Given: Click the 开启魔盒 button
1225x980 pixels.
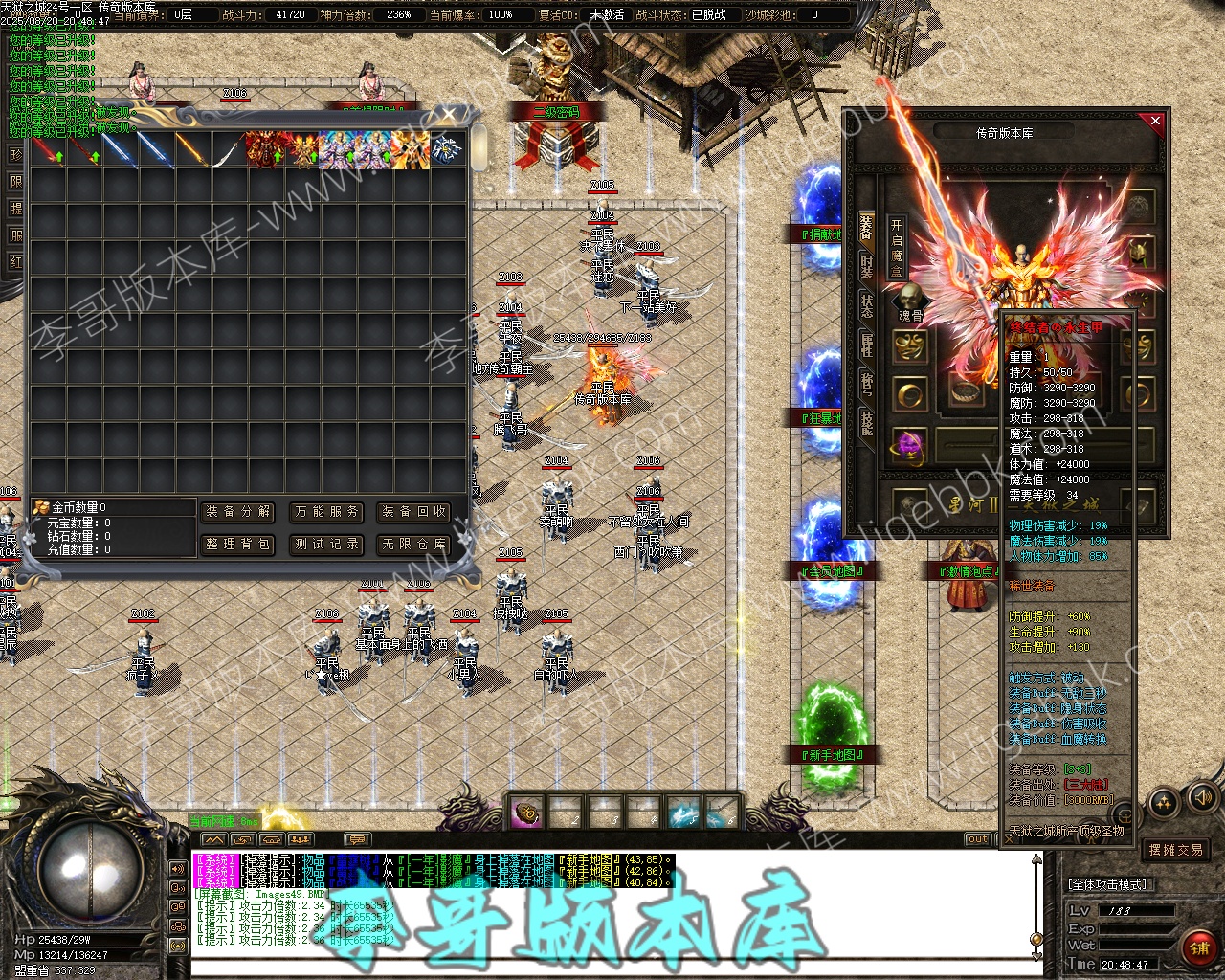Looking at the screenshot, I should click(897, 247).
